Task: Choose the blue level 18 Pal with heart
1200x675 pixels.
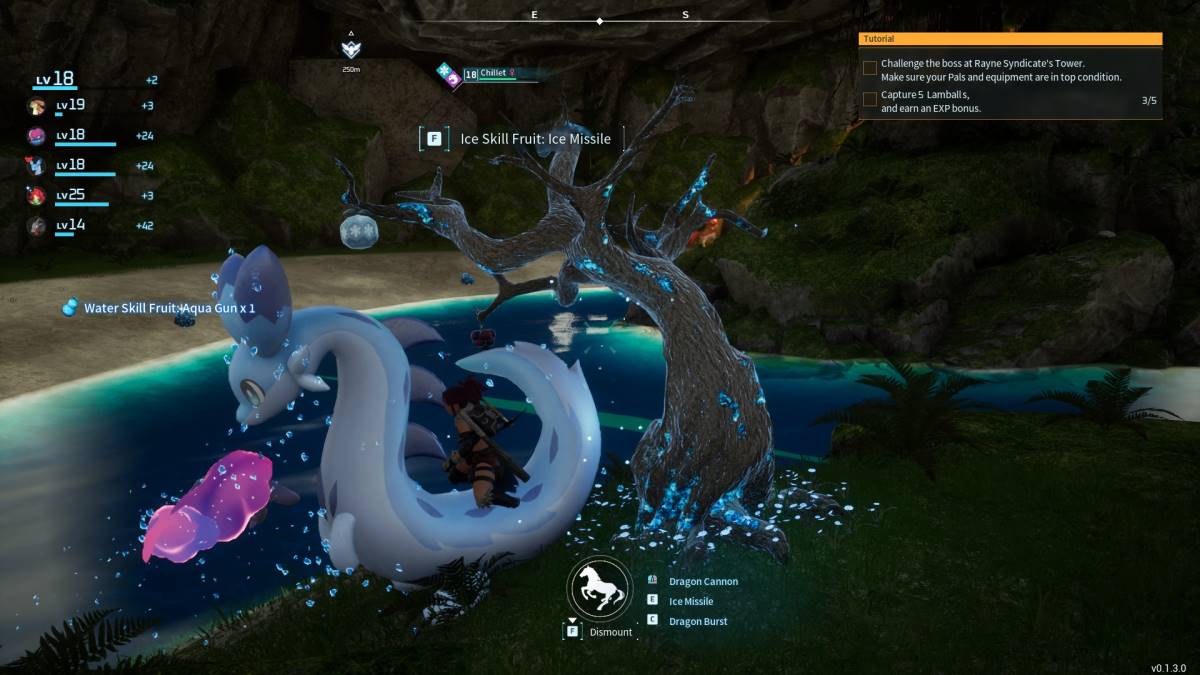Action: click(37, 166)
